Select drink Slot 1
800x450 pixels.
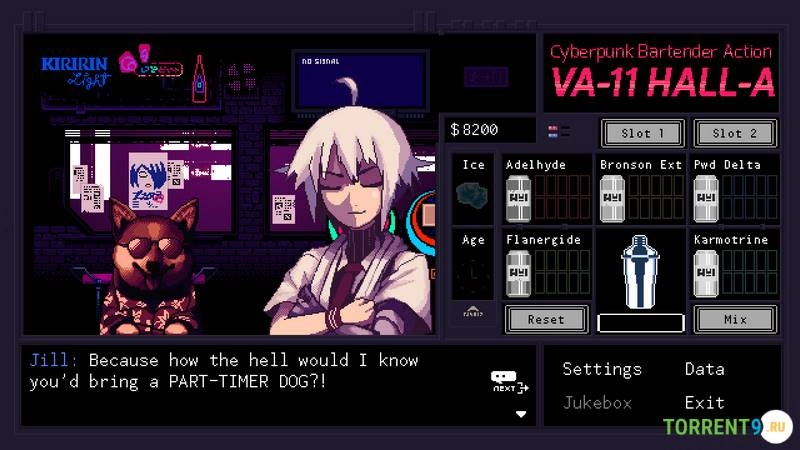coord(642,133)
